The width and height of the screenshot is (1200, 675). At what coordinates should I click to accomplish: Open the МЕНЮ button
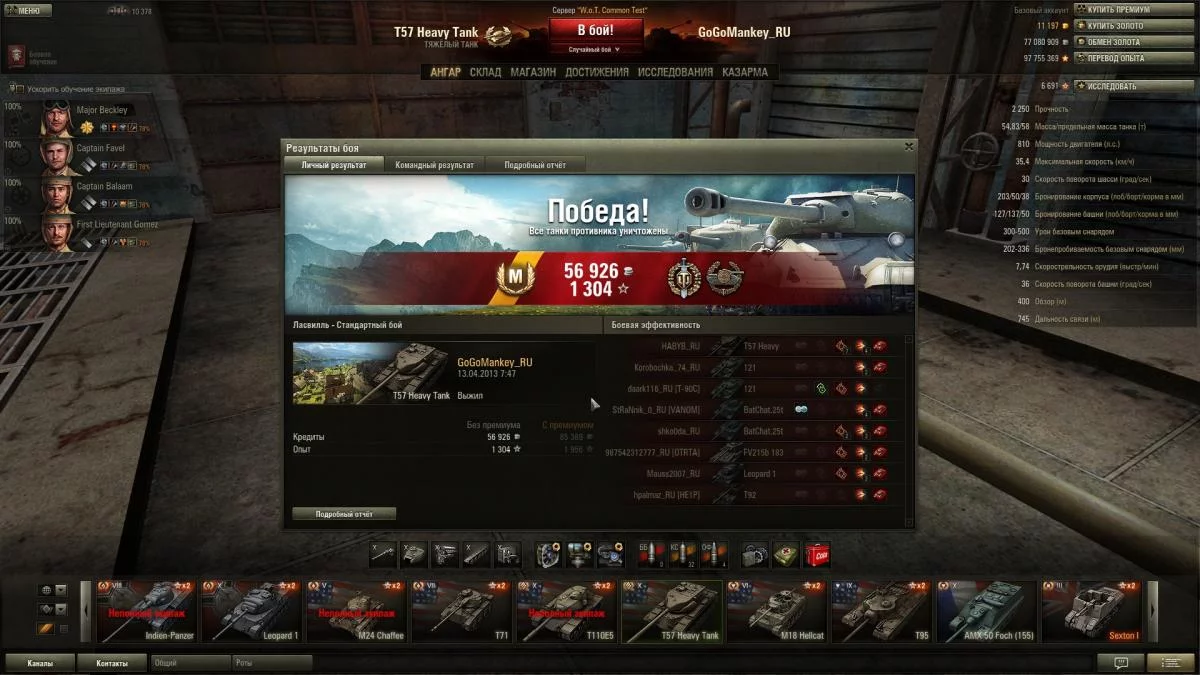click(29, 11)
